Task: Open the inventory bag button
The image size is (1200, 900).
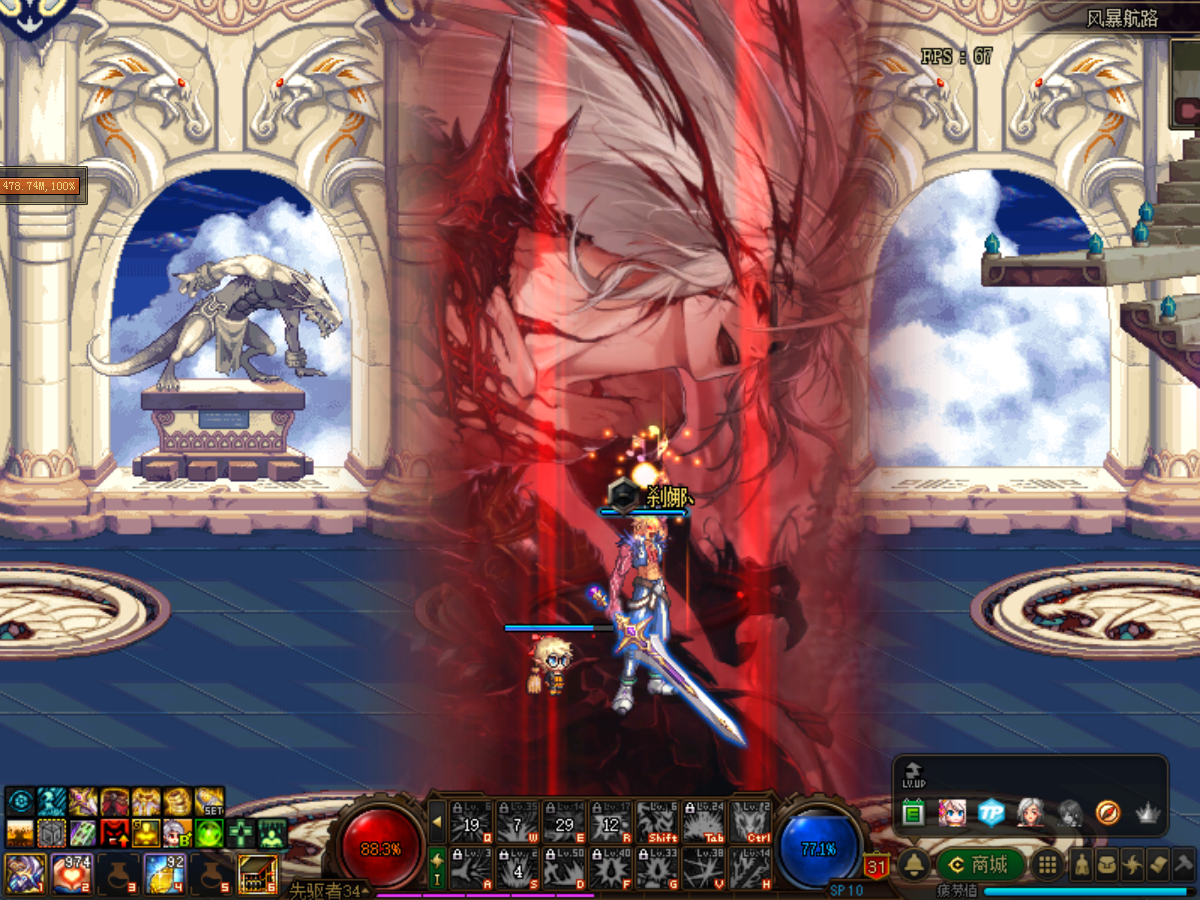Action: coord(1107,865)
